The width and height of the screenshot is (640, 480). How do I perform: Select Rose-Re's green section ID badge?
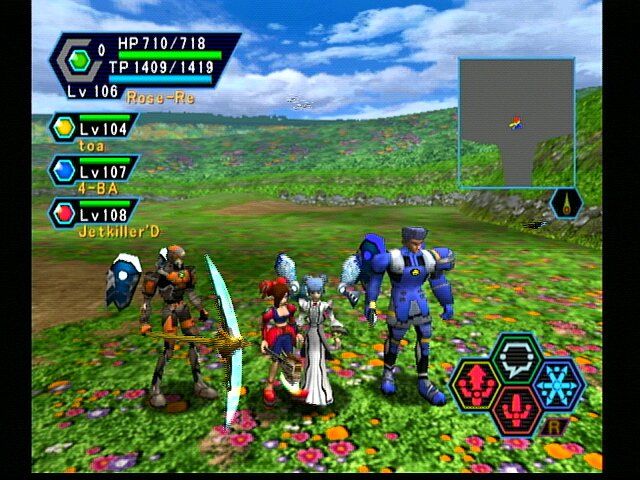(x=81, y=60)
